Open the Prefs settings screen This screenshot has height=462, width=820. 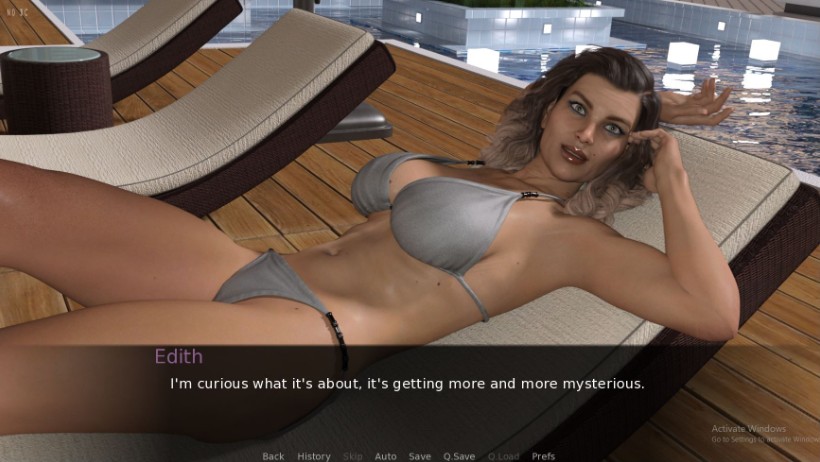pyautogui.click(x=543, y=456)
